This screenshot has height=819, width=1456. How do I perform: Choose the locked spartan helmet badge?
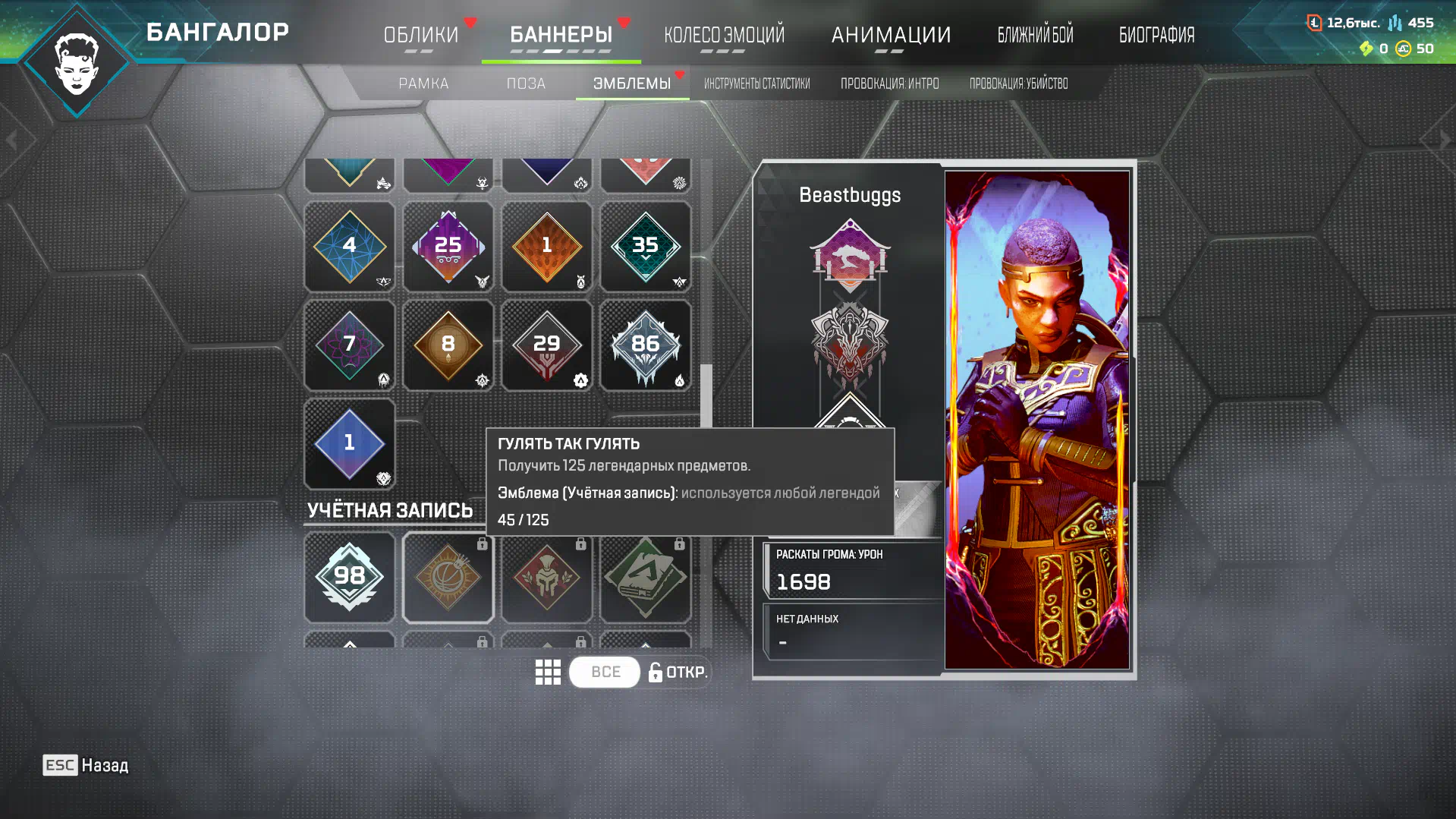click(x=546, y=577)
